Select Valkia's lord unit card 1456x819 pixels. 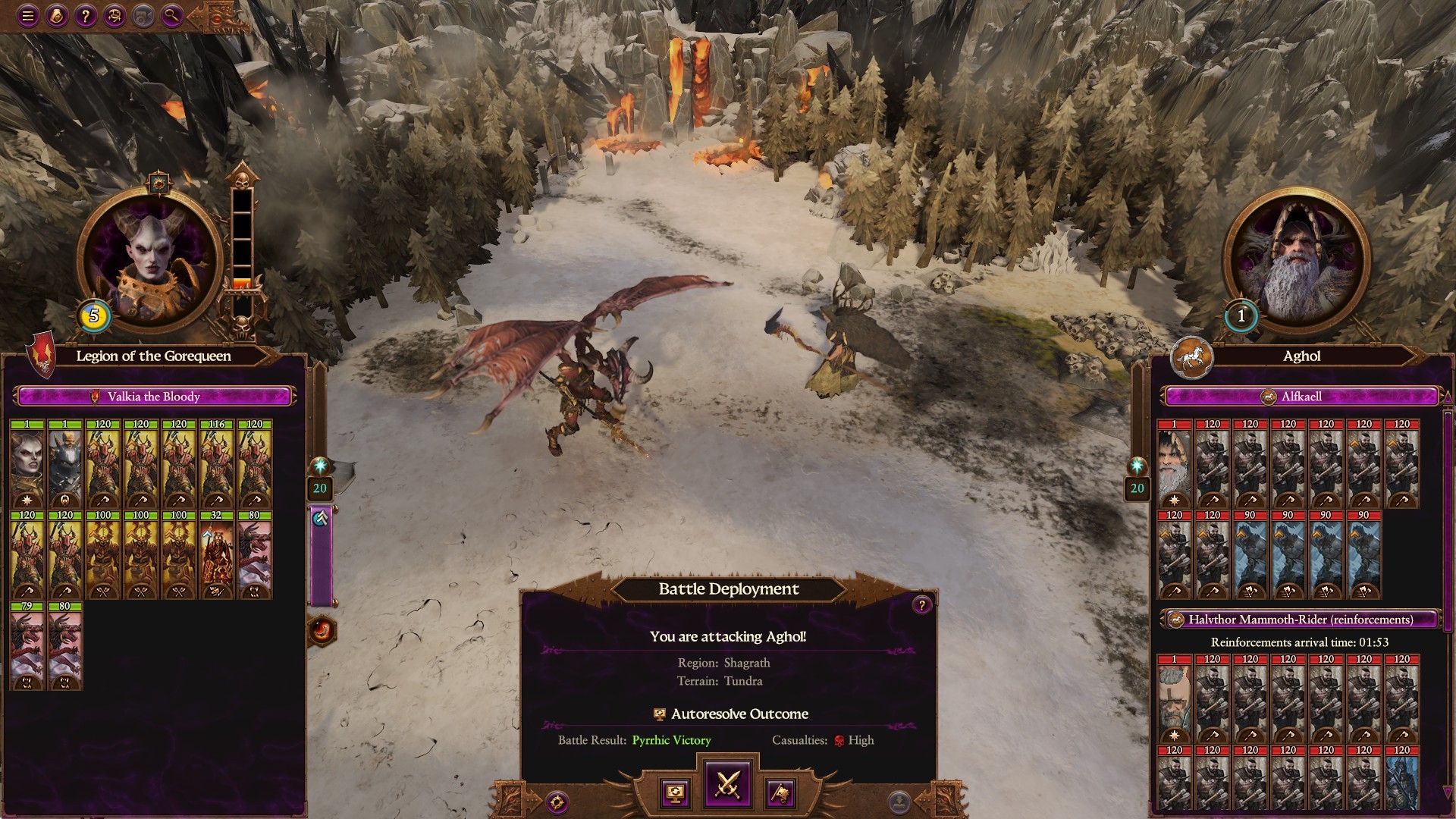click(27, 463)
